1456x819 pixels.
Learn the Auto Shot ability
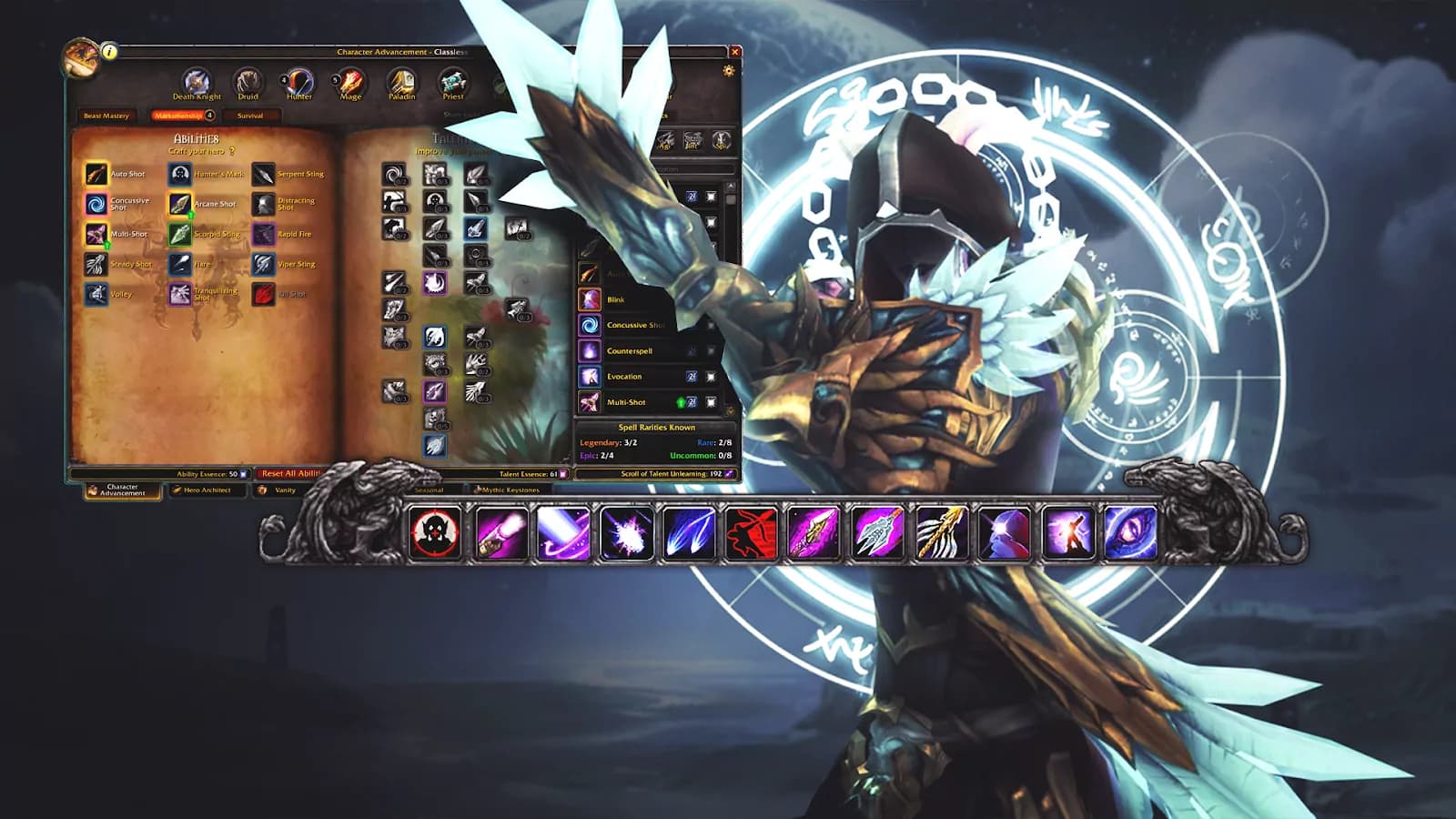click(x=96, y=174)
